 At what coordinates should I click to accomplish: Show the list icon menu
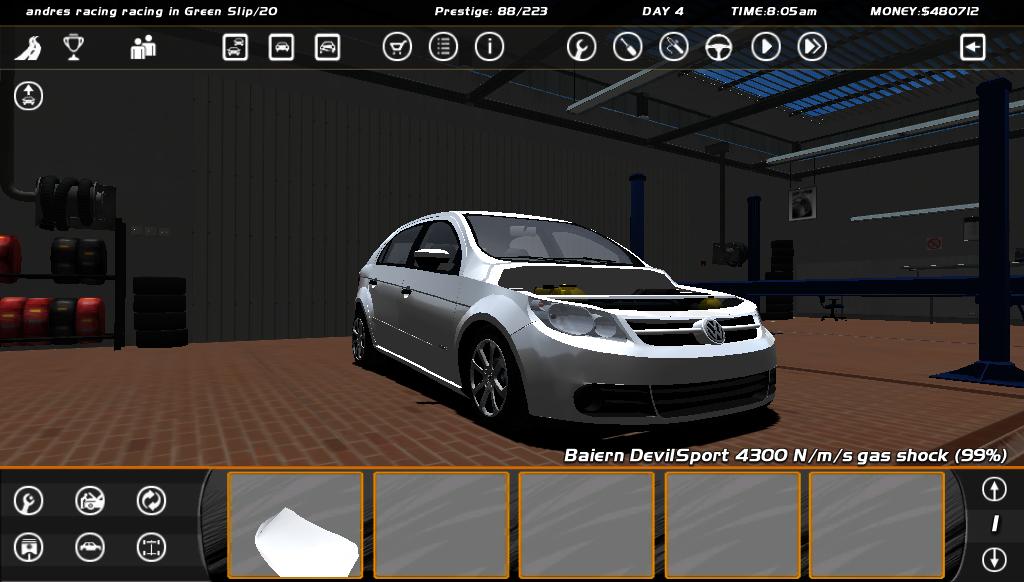click(443, 47)
